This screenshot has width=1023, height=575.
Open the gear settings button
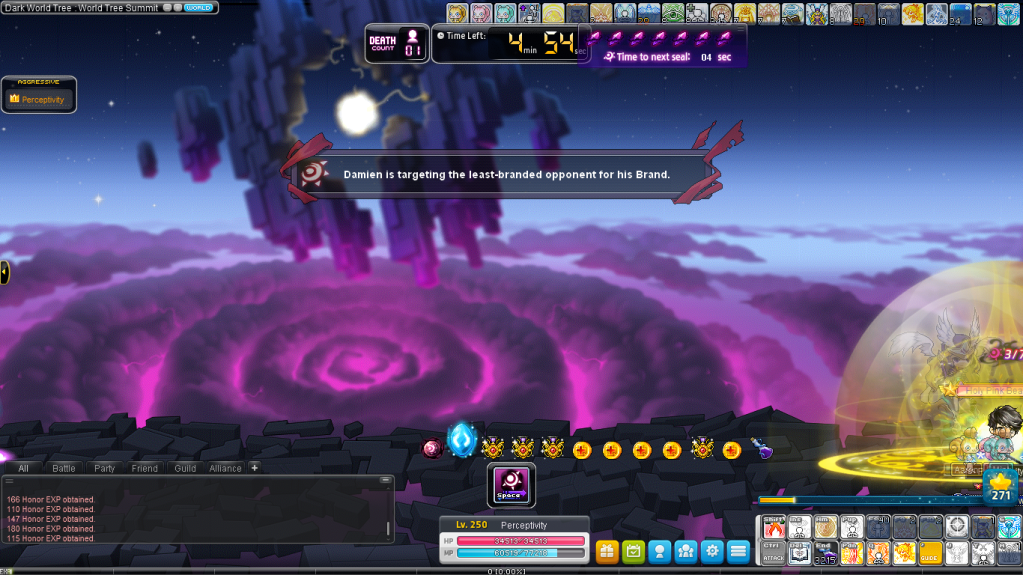click(x=711, y=550)
